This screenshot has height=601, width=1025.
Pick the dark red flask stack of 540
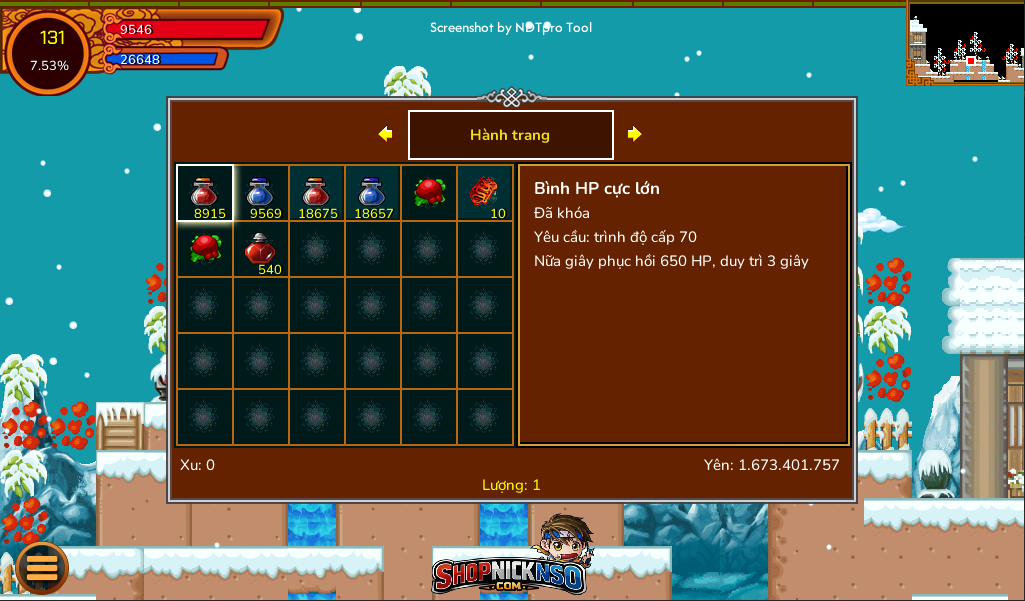pos(261,249)
